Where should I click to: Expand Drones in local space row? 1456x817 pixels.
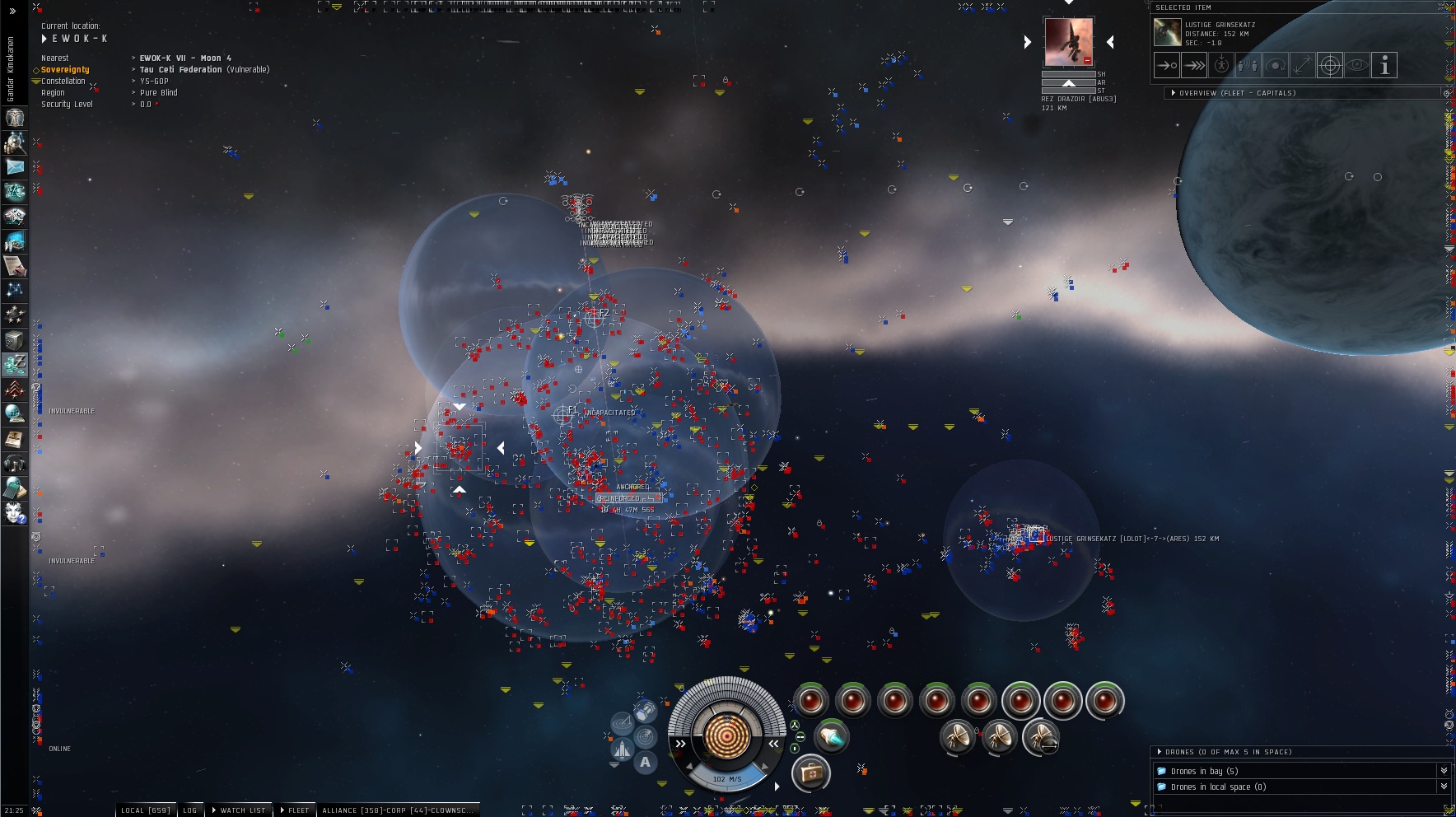(x=1443, y=787)
